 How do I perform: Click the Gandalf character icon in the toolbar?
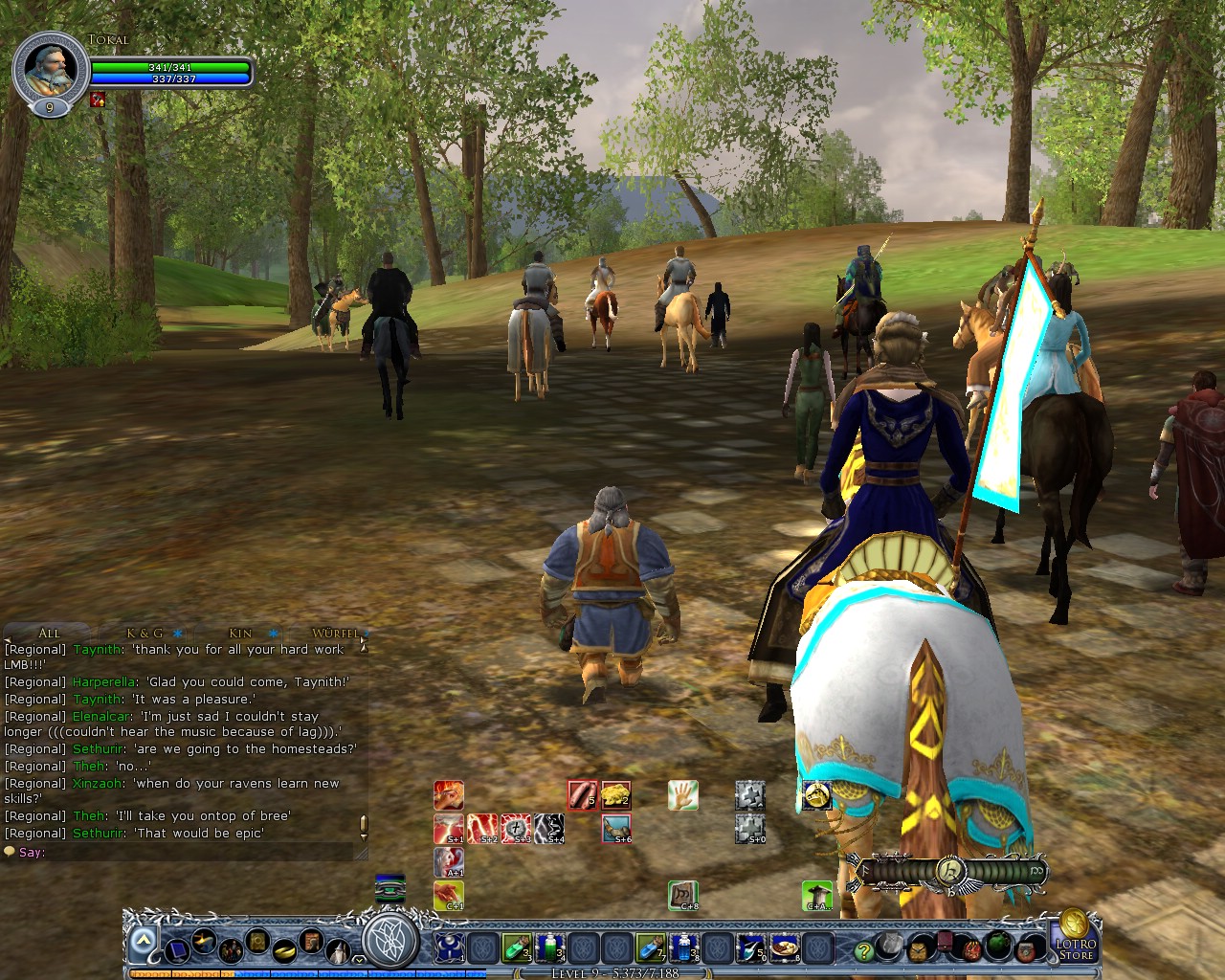pyautogui.click(x=339, y=951)
